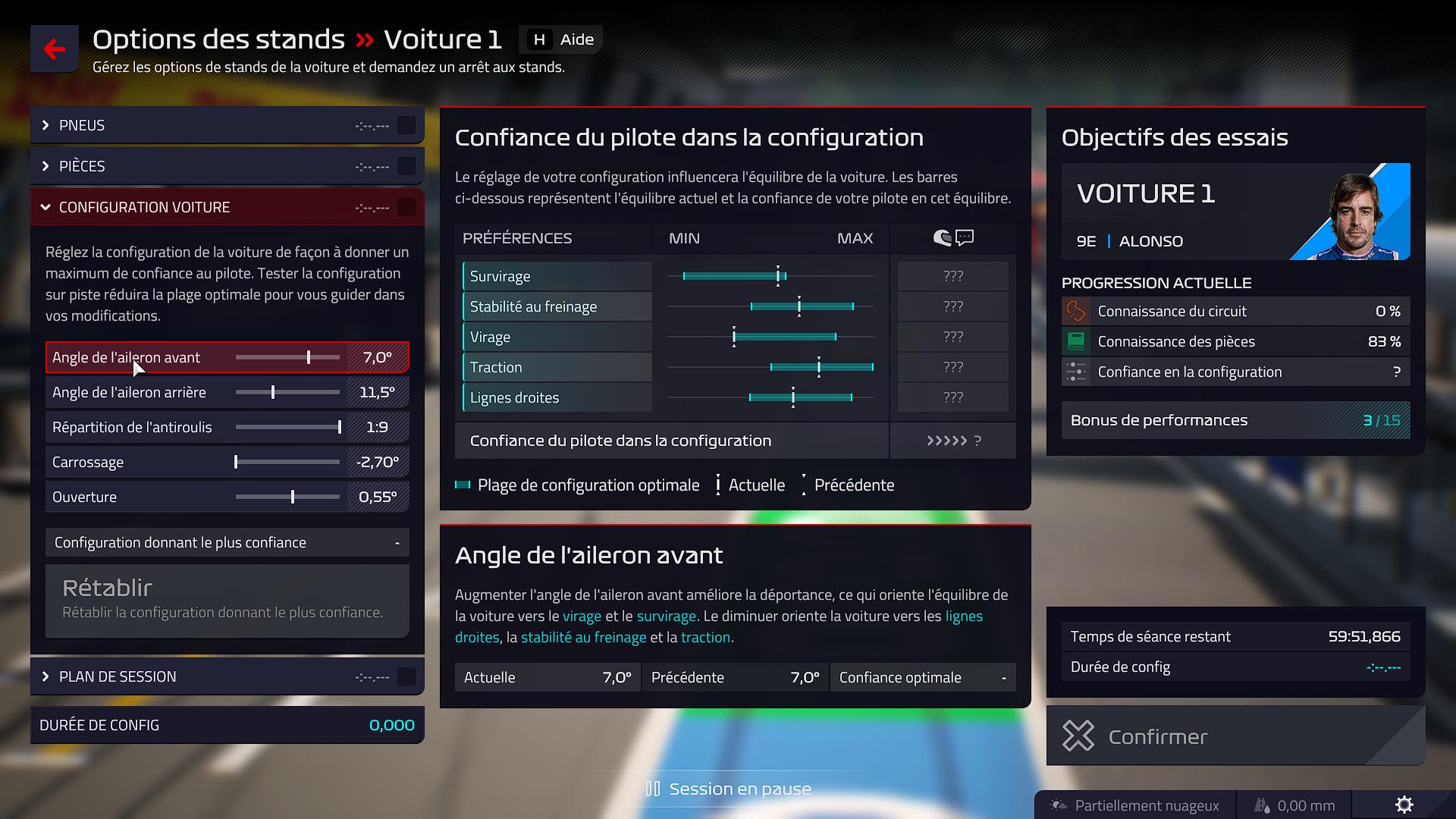The height and width of the screenshot is (819, 1456).
Task: Toggle the checkbox next to PNEUS
Action: [x=406, y=125]
